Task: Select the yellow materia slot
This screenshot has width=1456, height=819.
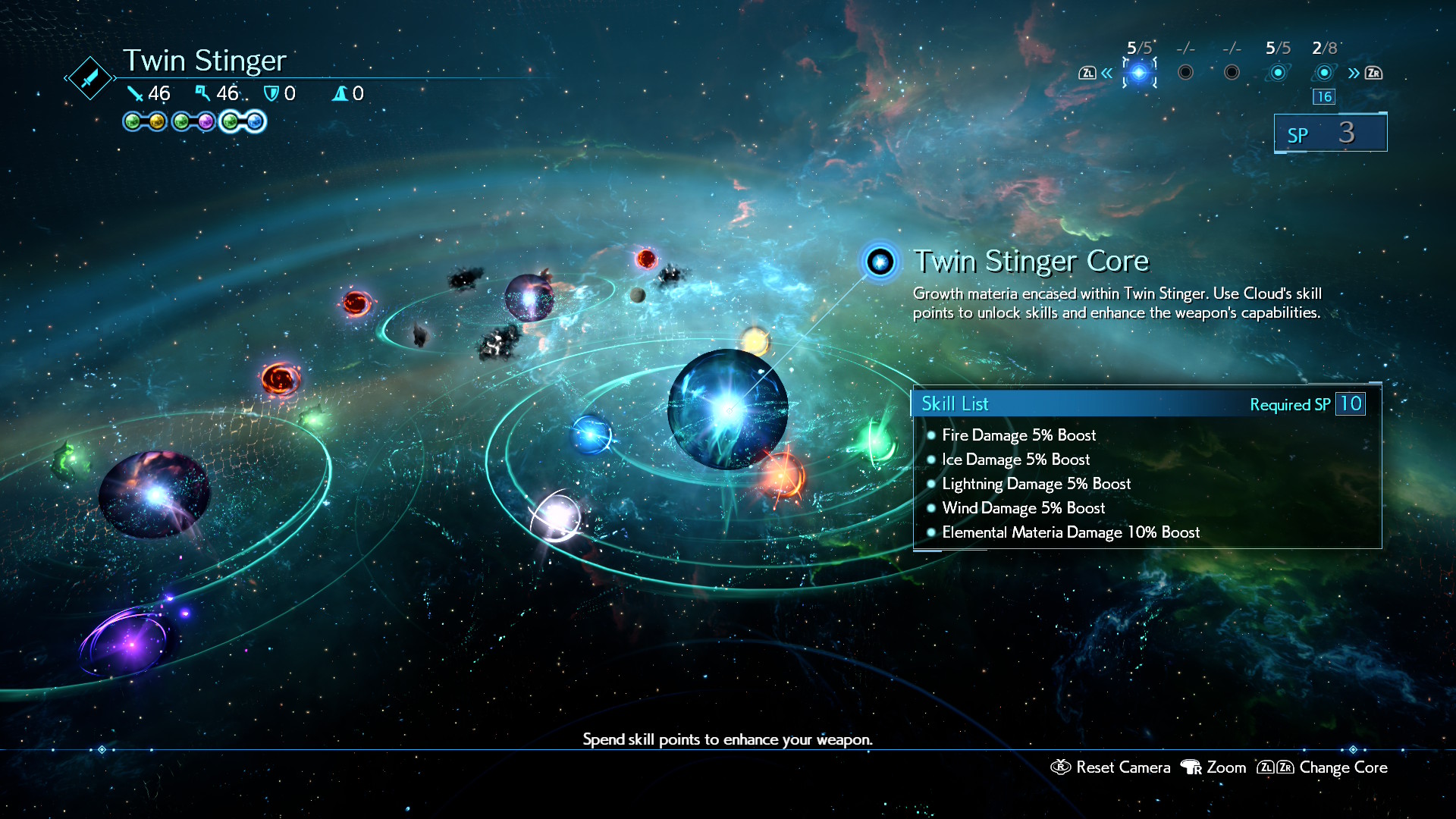Action: click(157, 121)
